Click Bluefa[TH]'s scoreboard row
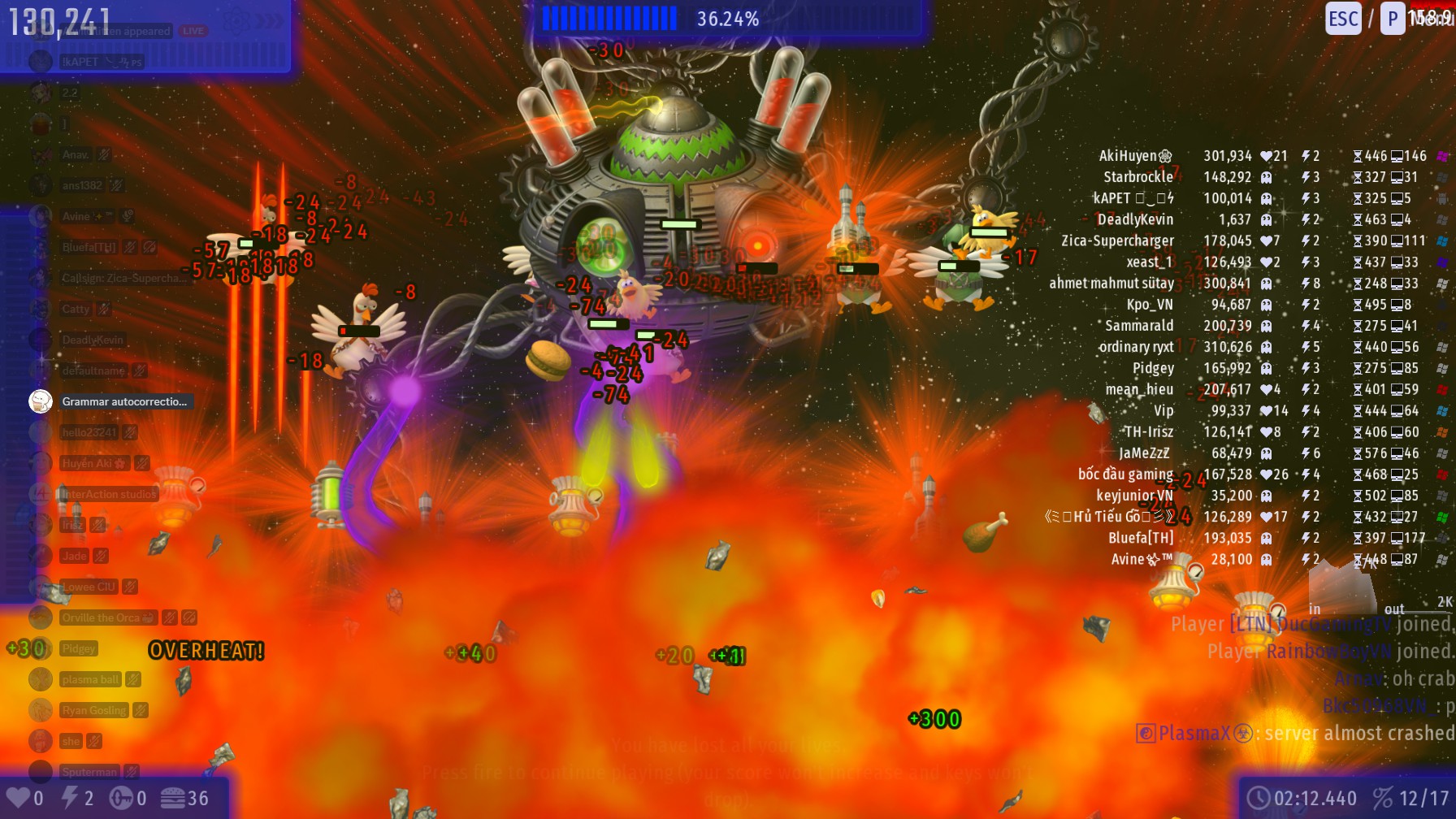The width and height of the screenshot is (1456, 819). (x=1141, y=538)
